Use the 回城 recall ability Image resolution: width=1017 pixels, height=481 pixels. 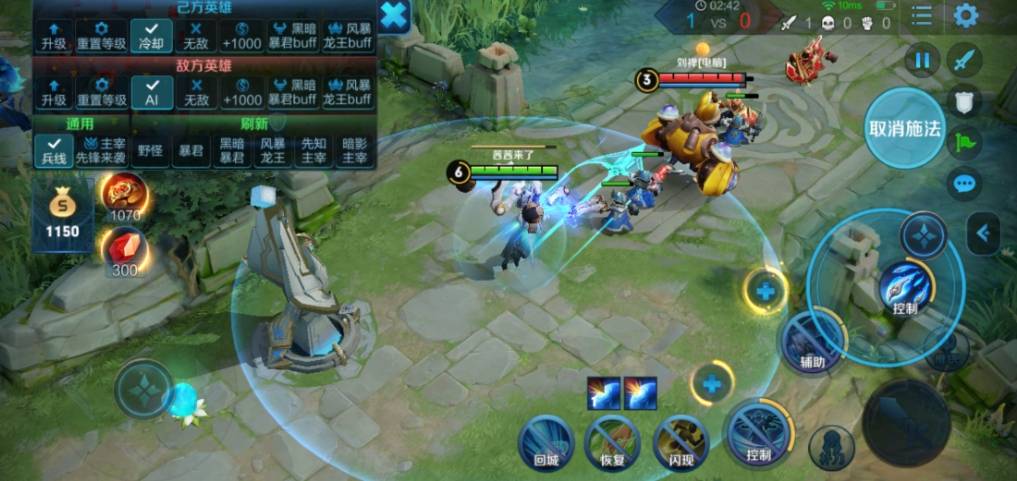point(546,441)
